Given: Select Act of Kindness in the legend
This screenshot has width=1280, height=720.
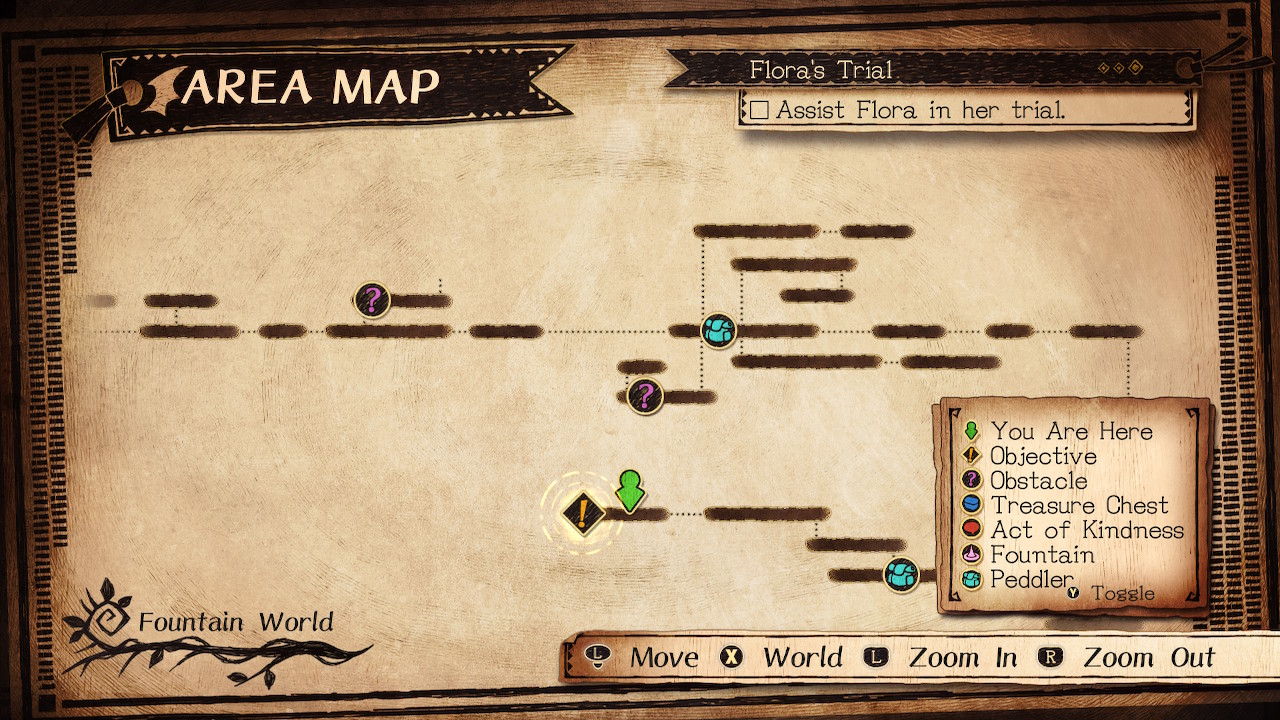Looking at the screenshot, I should [x=1087, y=531].
